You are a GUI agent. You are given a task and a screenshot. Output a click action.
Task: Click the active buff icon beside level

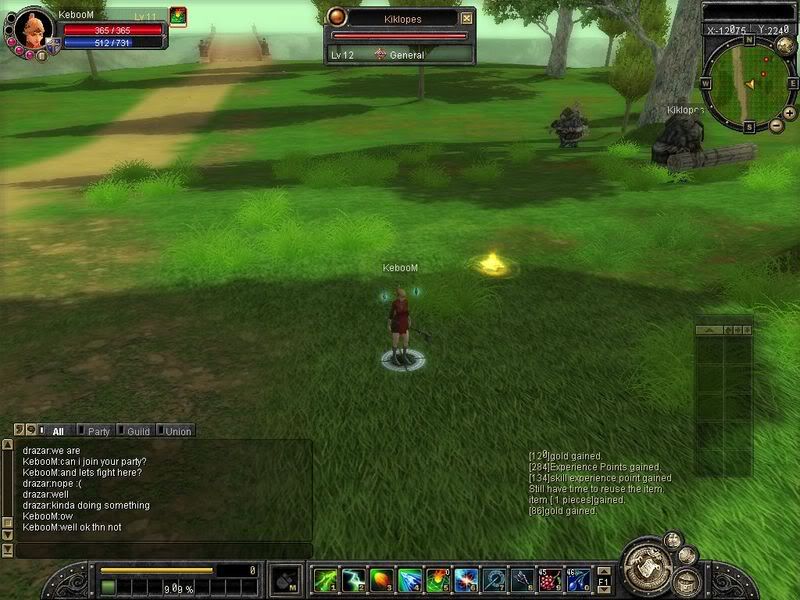point(177,15)
